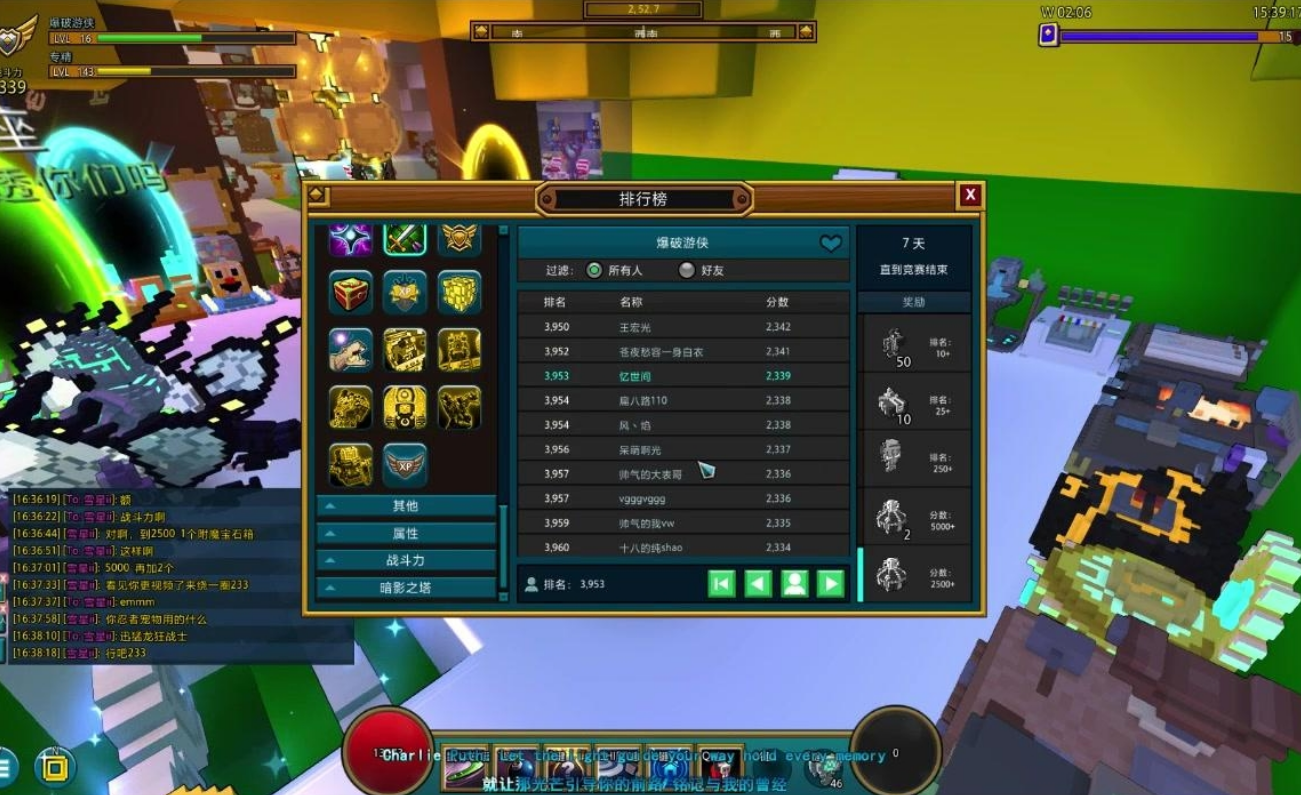Screen dimensions: 1301x795
Task: Select the dinosaur head leaderboard icon
Action: [351, 350]
